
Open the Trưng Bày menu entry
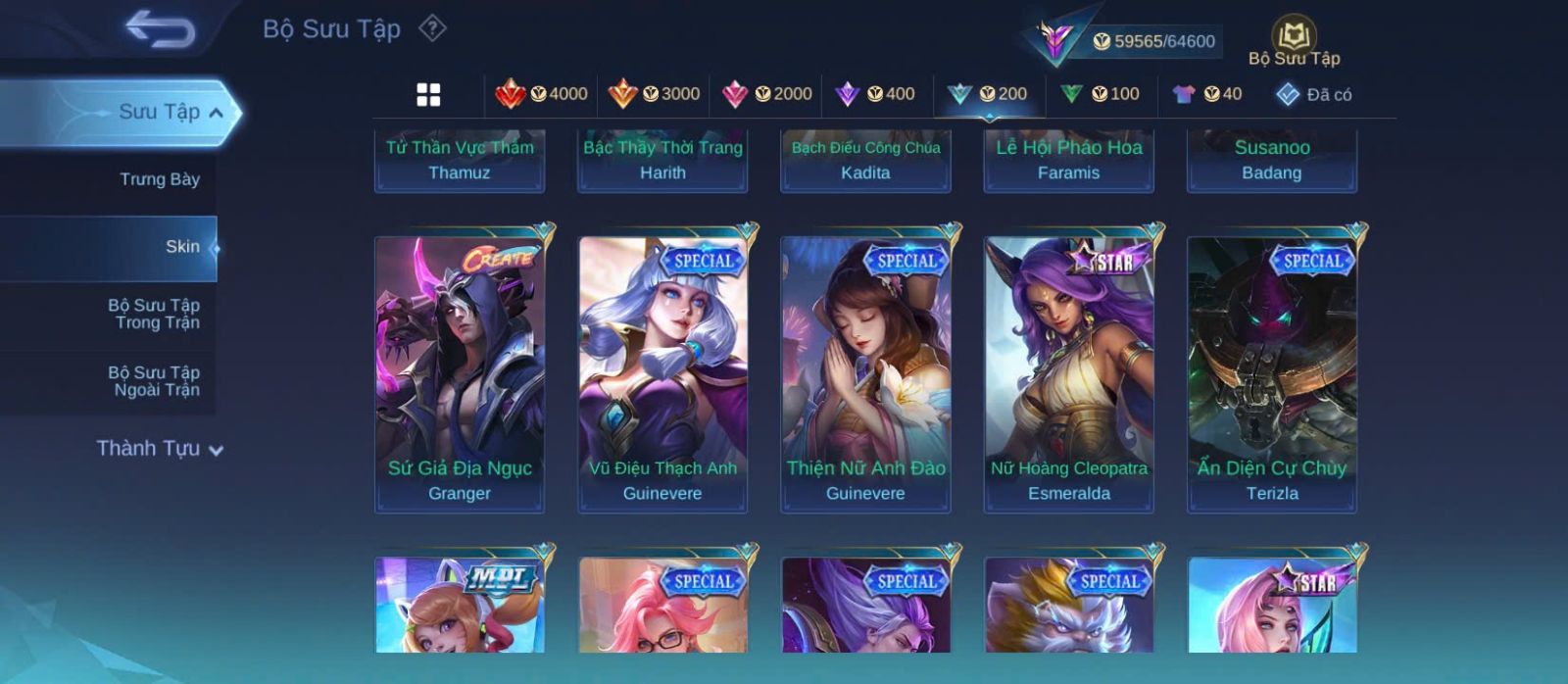pyautogui.click(x=159, y=179)
